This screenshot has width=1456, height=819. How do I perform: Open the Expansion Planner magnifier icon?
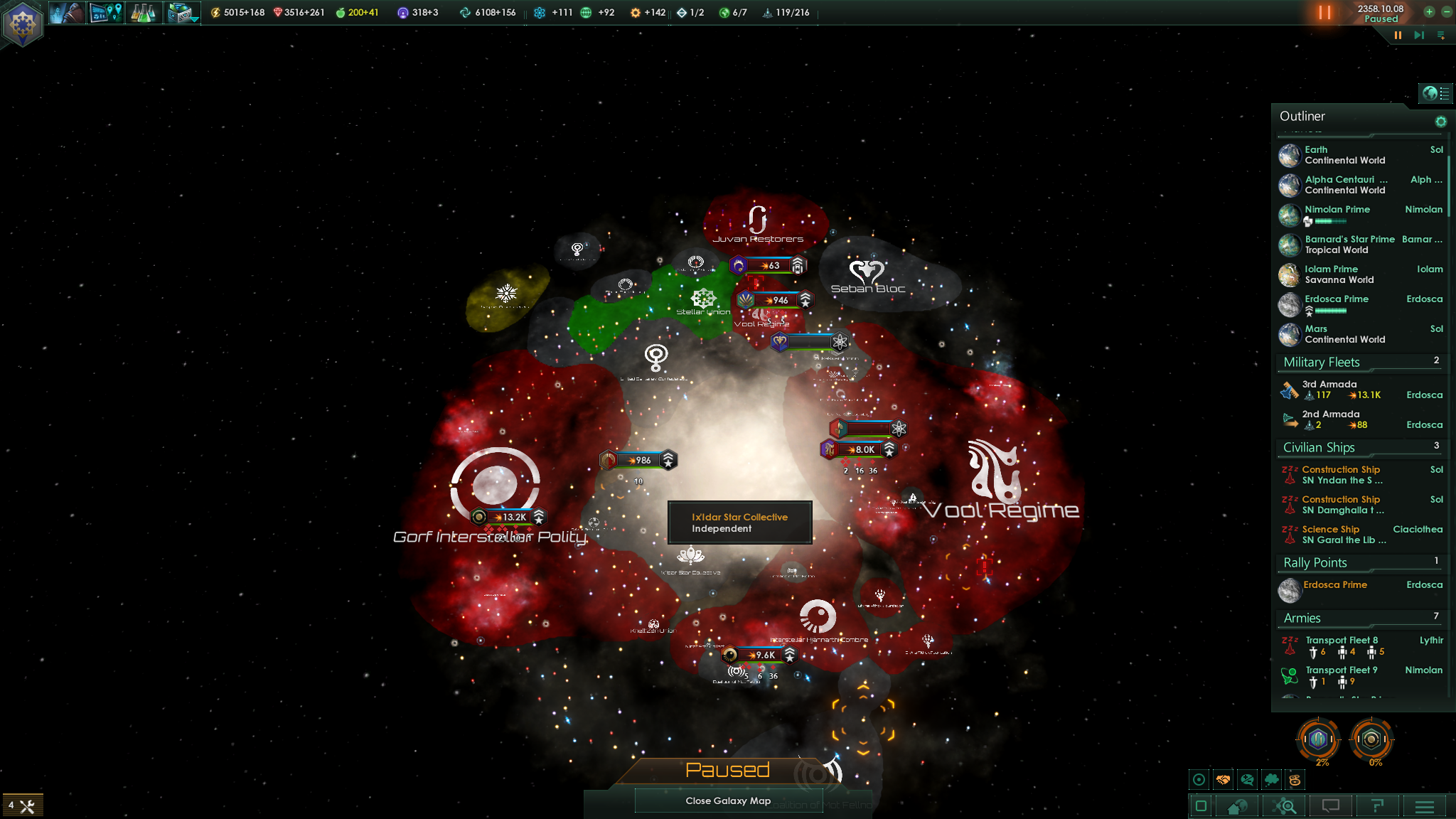point(1283,806)
